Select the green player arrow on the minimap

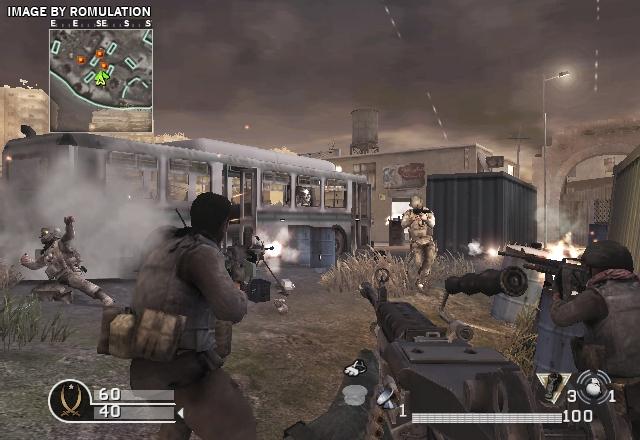click(101, 77)
